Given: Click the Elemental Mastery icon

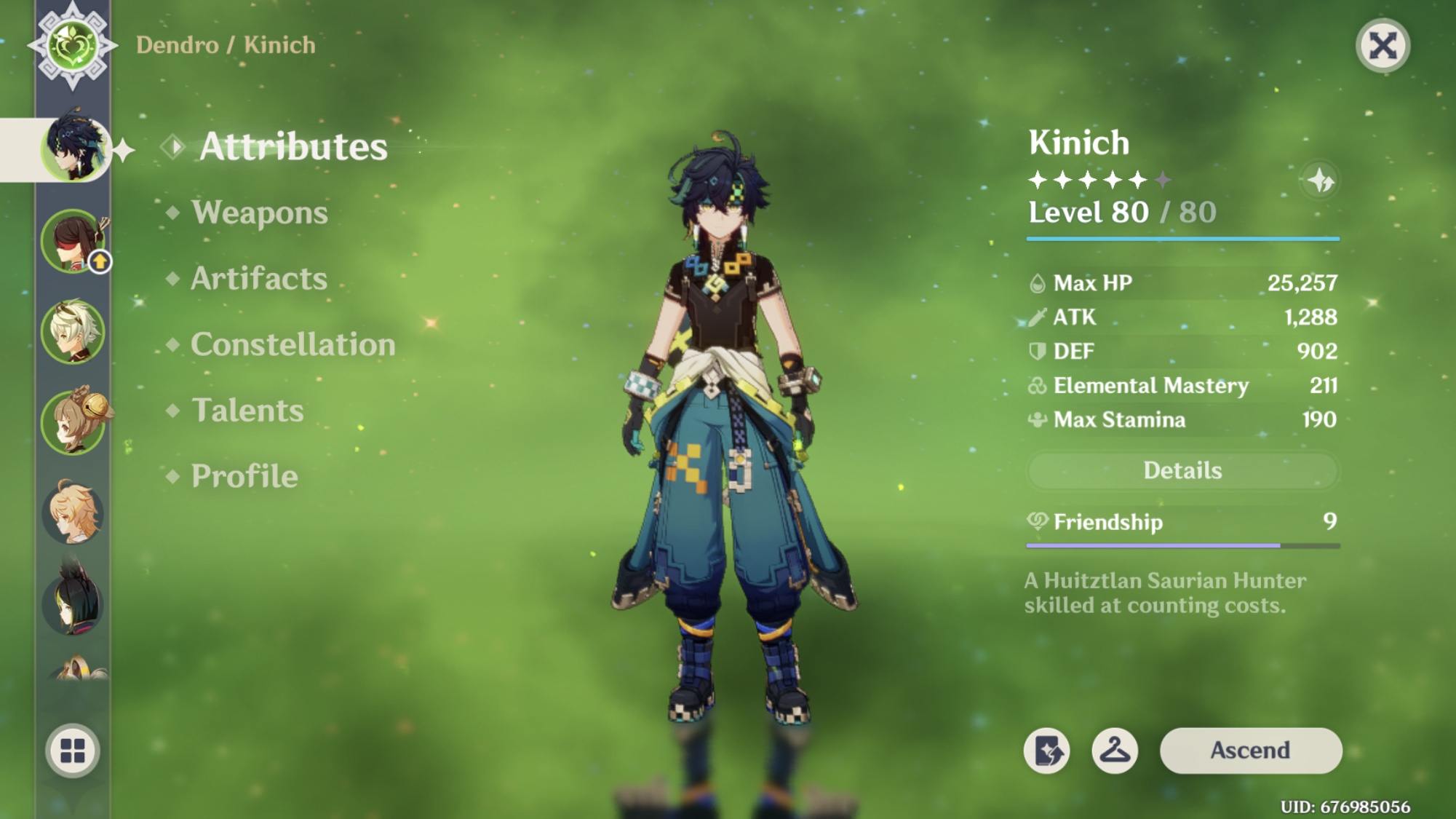Looking at the screenshot, I should tap(1037, 386).
